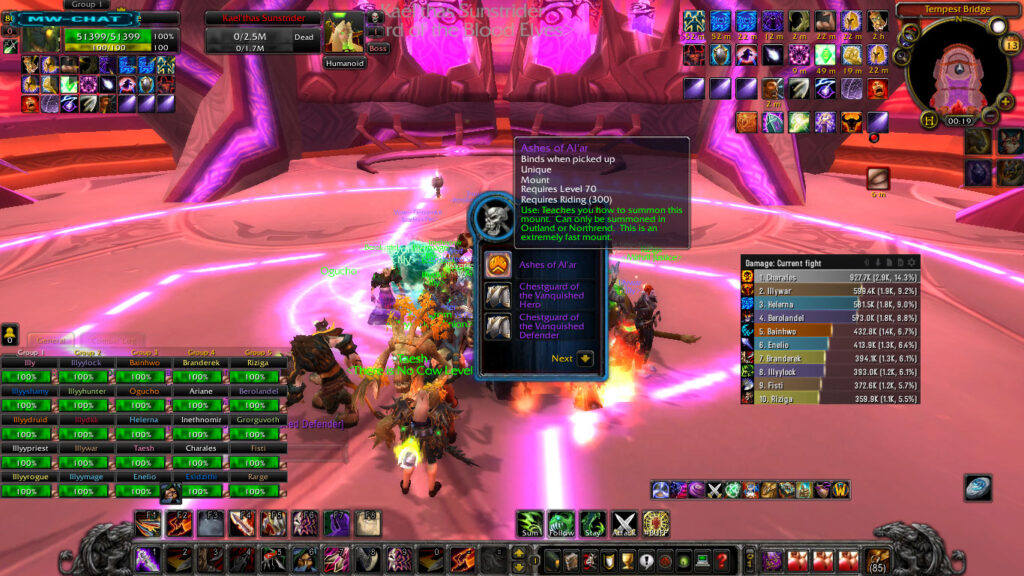The width and height of the screenshot is (1024, 576).
Task: Command the pet to Attack
Action: click(625, 522)
